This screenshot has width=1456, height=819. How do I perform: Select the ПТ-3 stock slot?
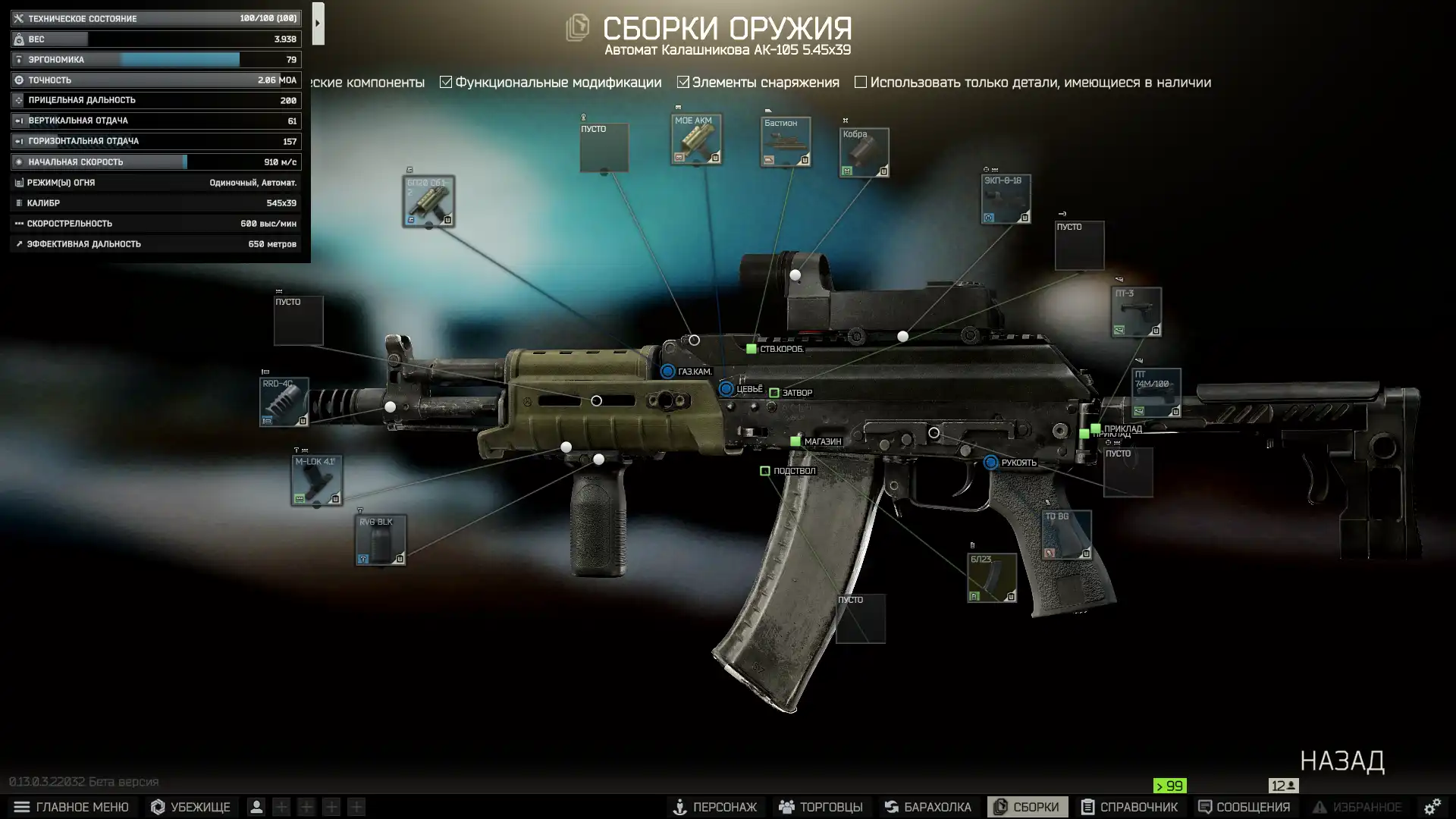(1136, 312)
